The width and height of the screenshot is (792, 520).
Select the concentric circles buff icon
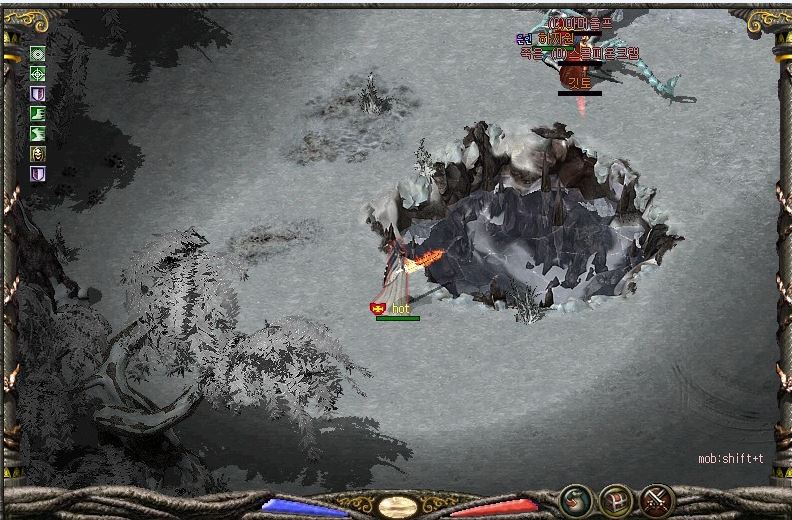pos(38,54)
